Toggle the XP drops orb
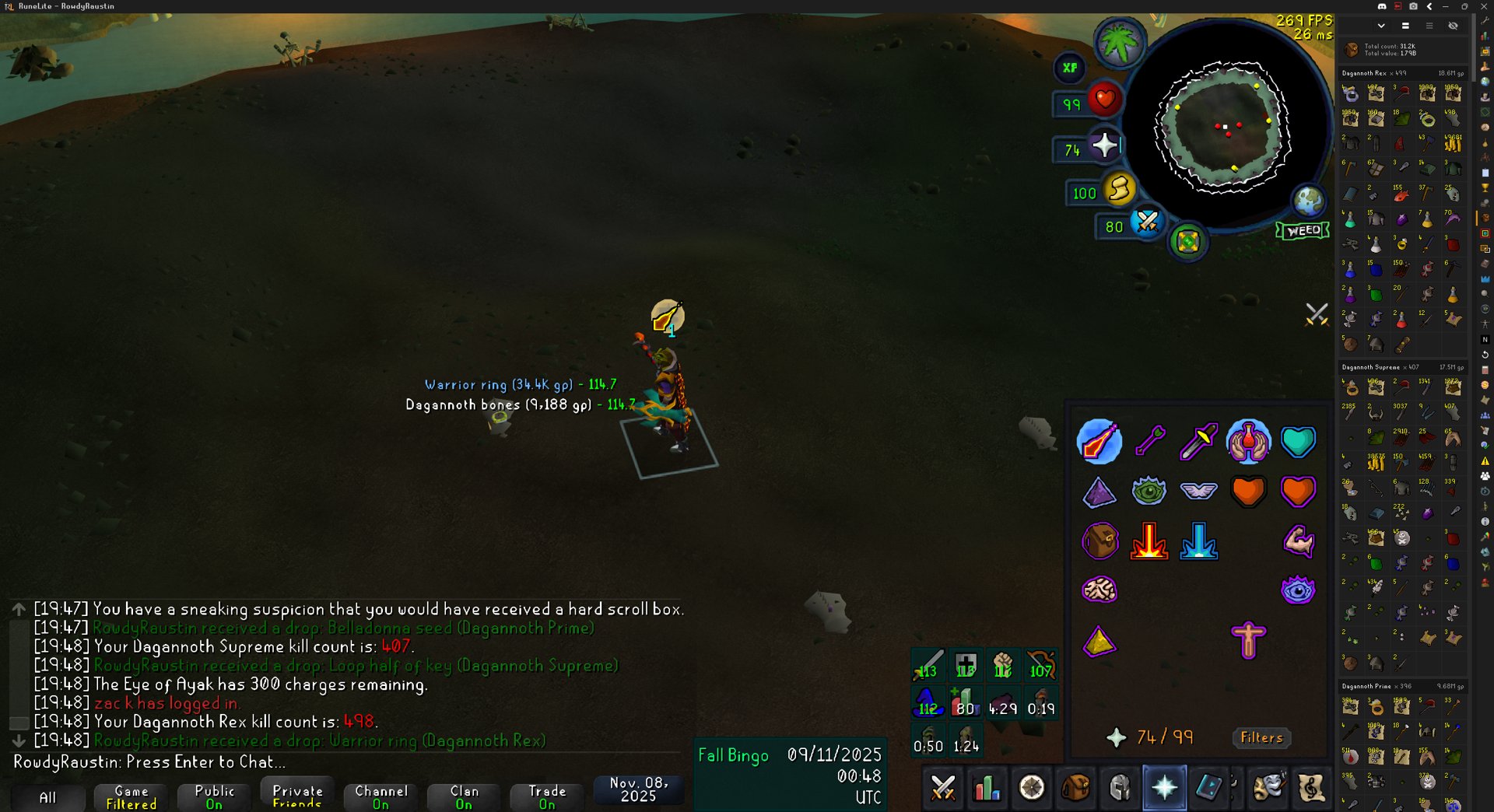1494x812 pixels. click(1070, 68)
